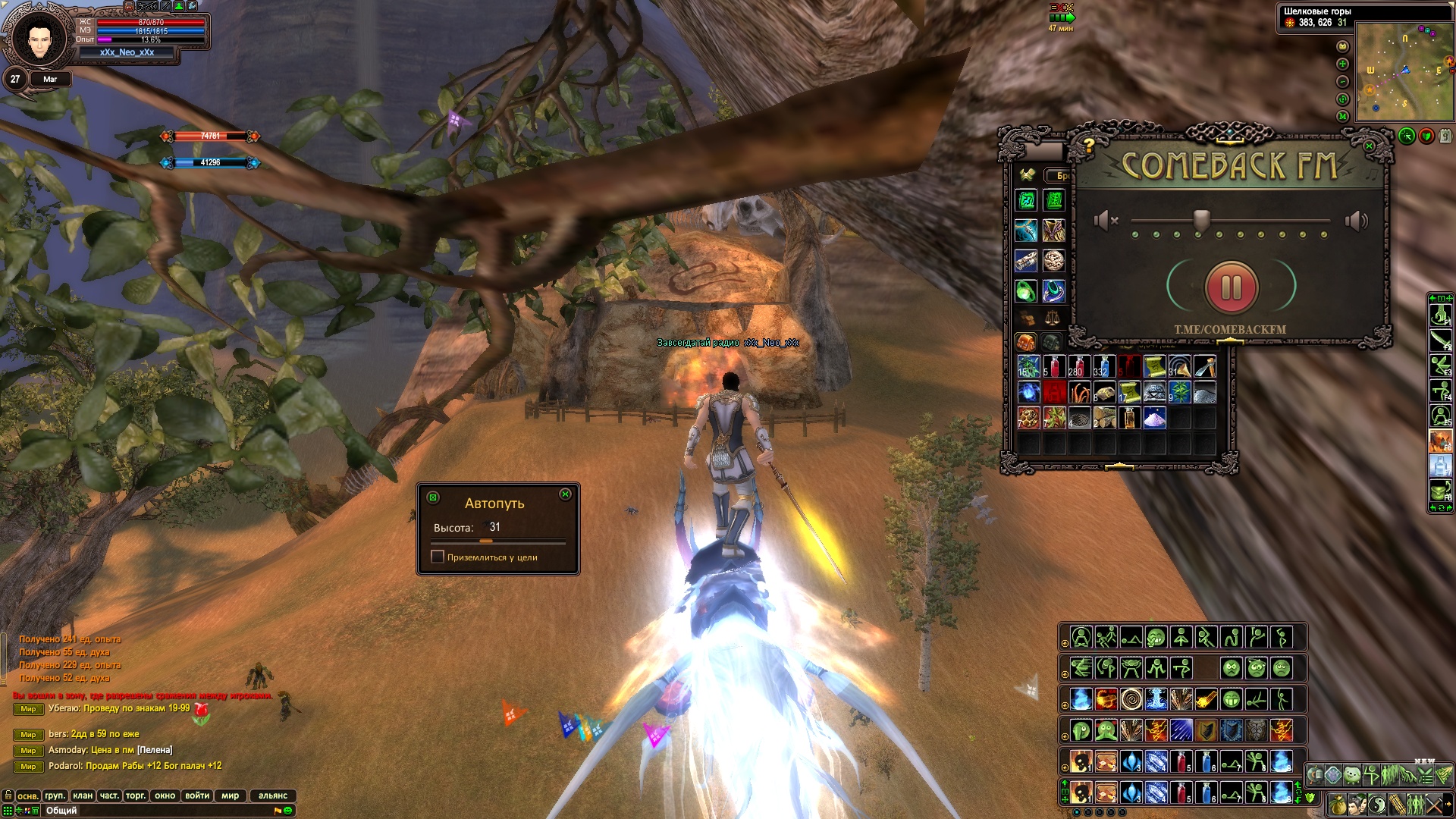
Task: Switch chat to the 'торг.' tab
Action: (136, 795)
